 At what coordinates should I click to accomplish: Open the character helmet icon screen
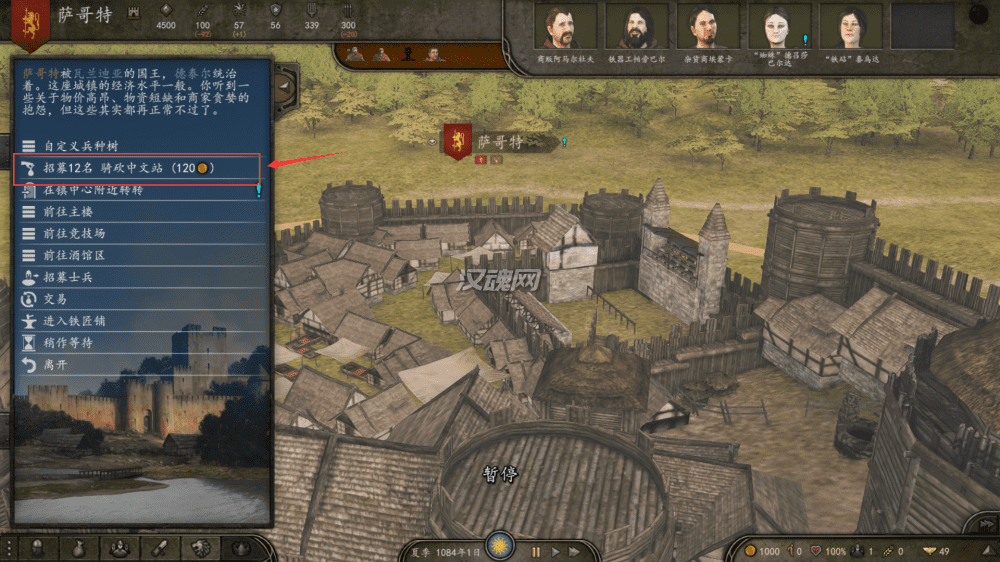tap(38, 548)
